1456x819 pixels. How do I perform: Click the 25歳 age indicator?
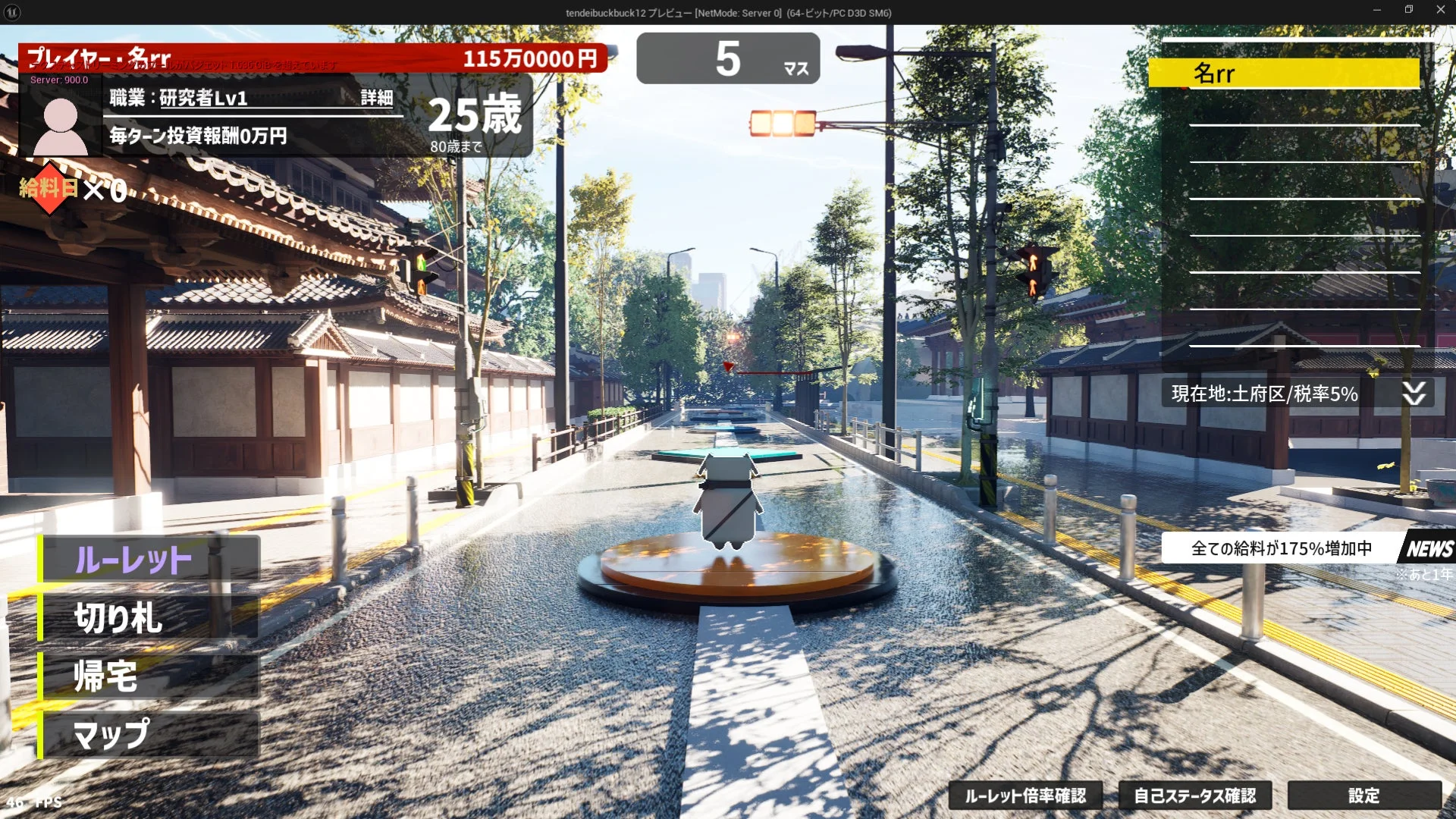472,115
